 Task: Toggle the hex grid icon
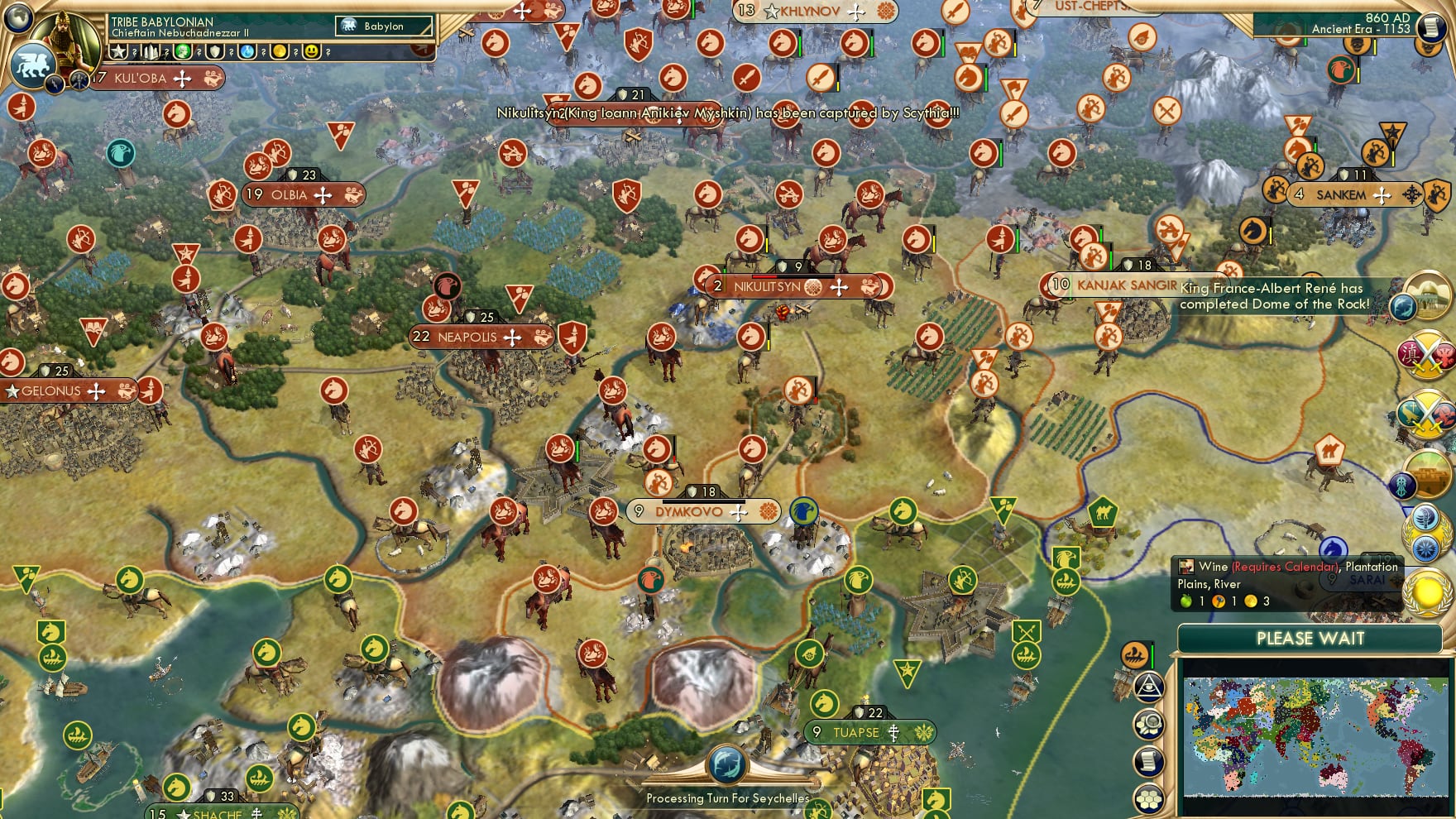1150,798
